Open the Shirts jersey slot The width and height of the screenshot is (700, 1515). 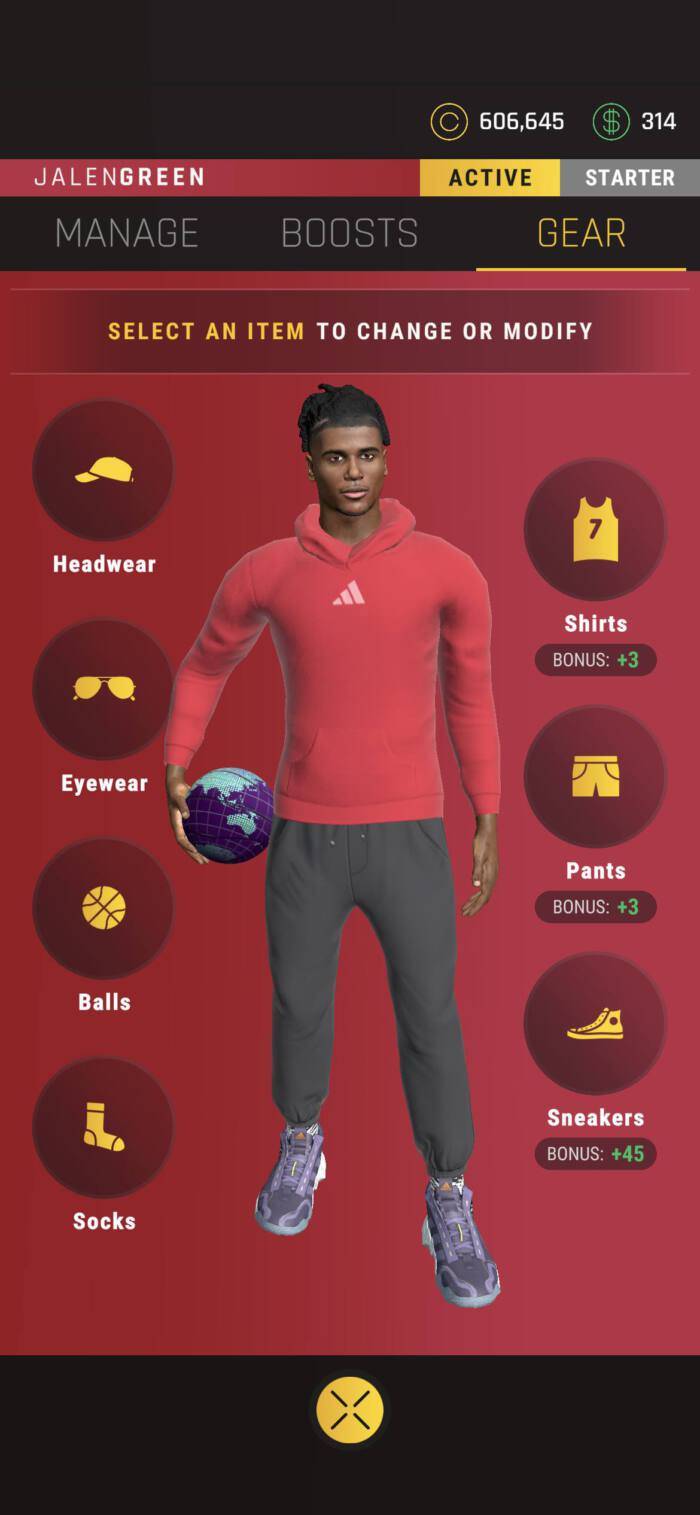point(595,529)
